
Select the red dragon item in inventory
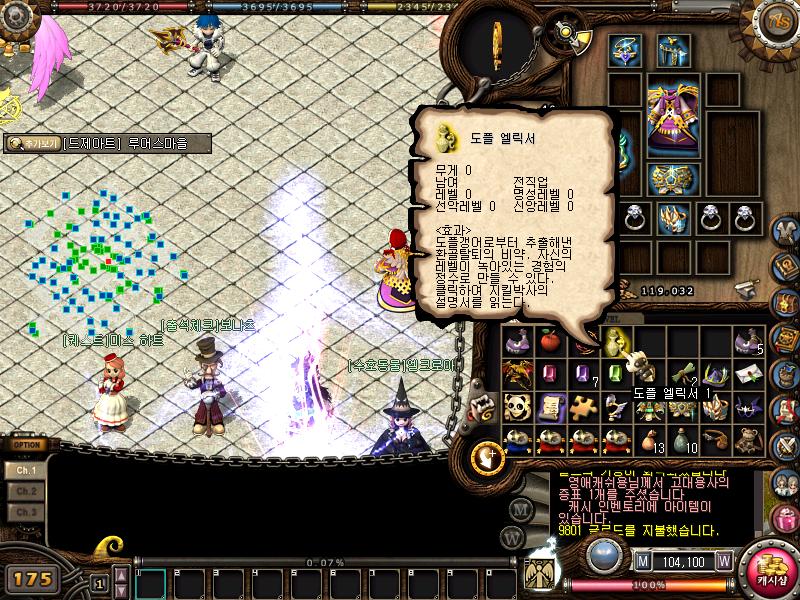(x=516, y=375)
